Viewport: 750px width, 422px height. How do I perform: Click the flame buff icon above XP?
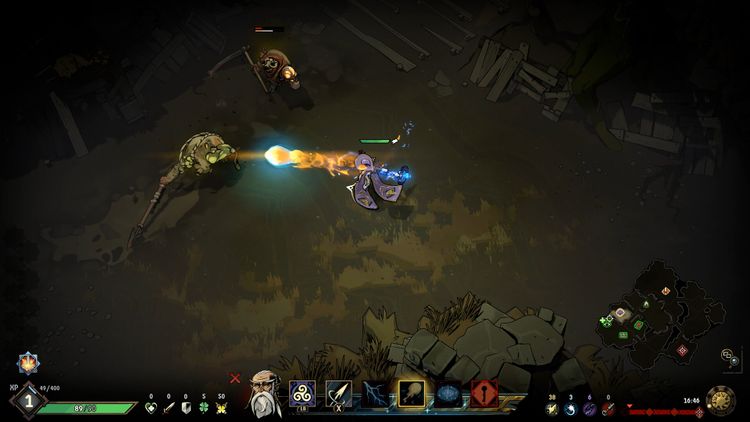click(26, 363)
